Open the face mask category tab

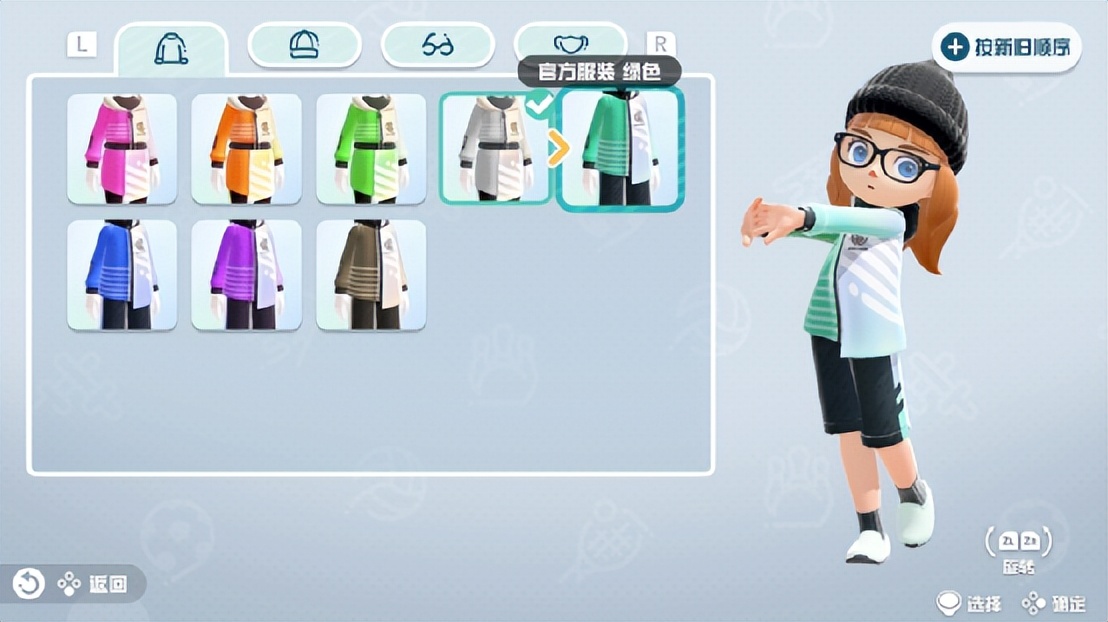click(570, 45)
